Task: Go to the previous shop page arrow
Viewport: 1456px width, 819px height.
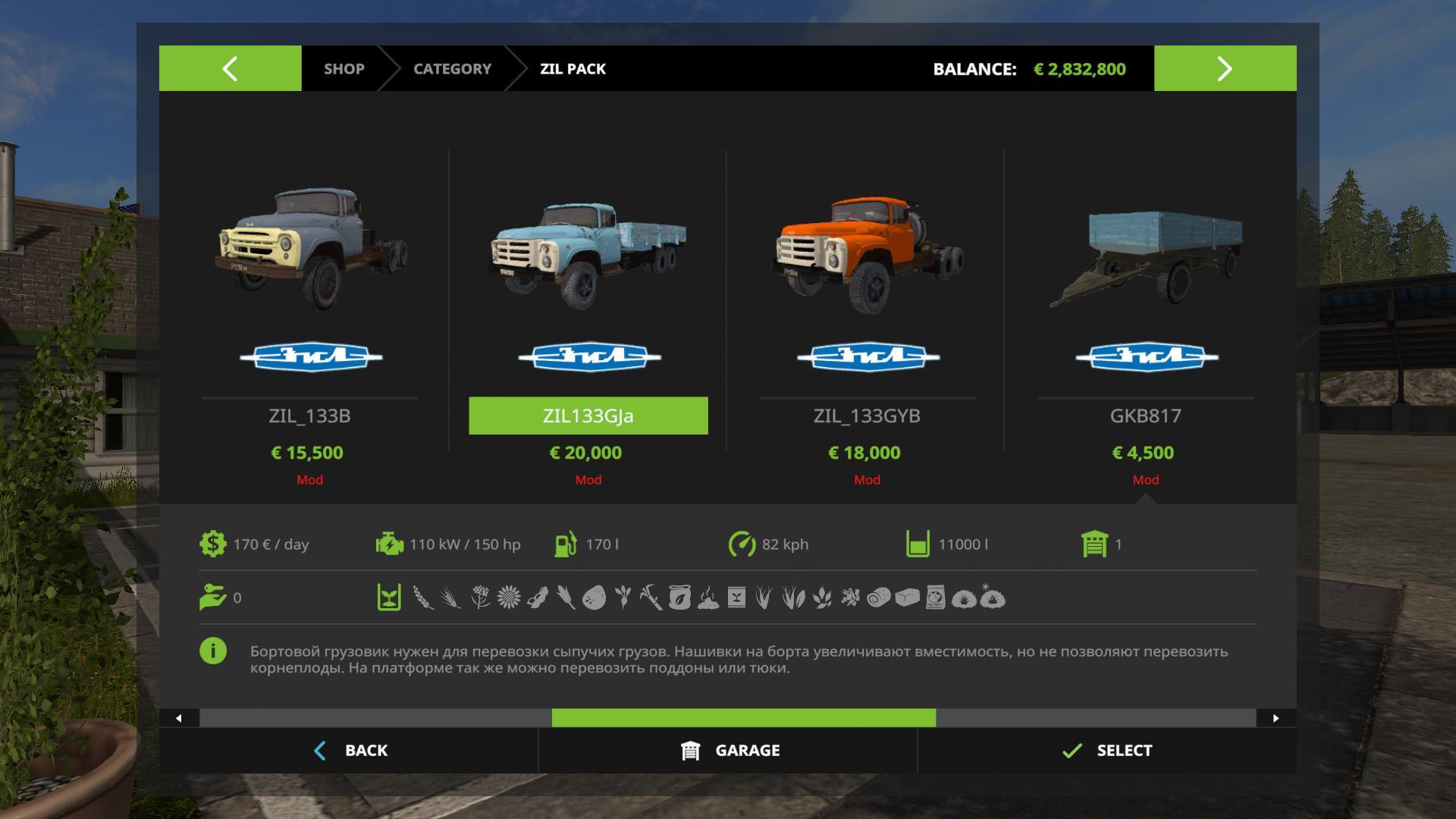Action: pyautogui.click(x=230, y=68)
